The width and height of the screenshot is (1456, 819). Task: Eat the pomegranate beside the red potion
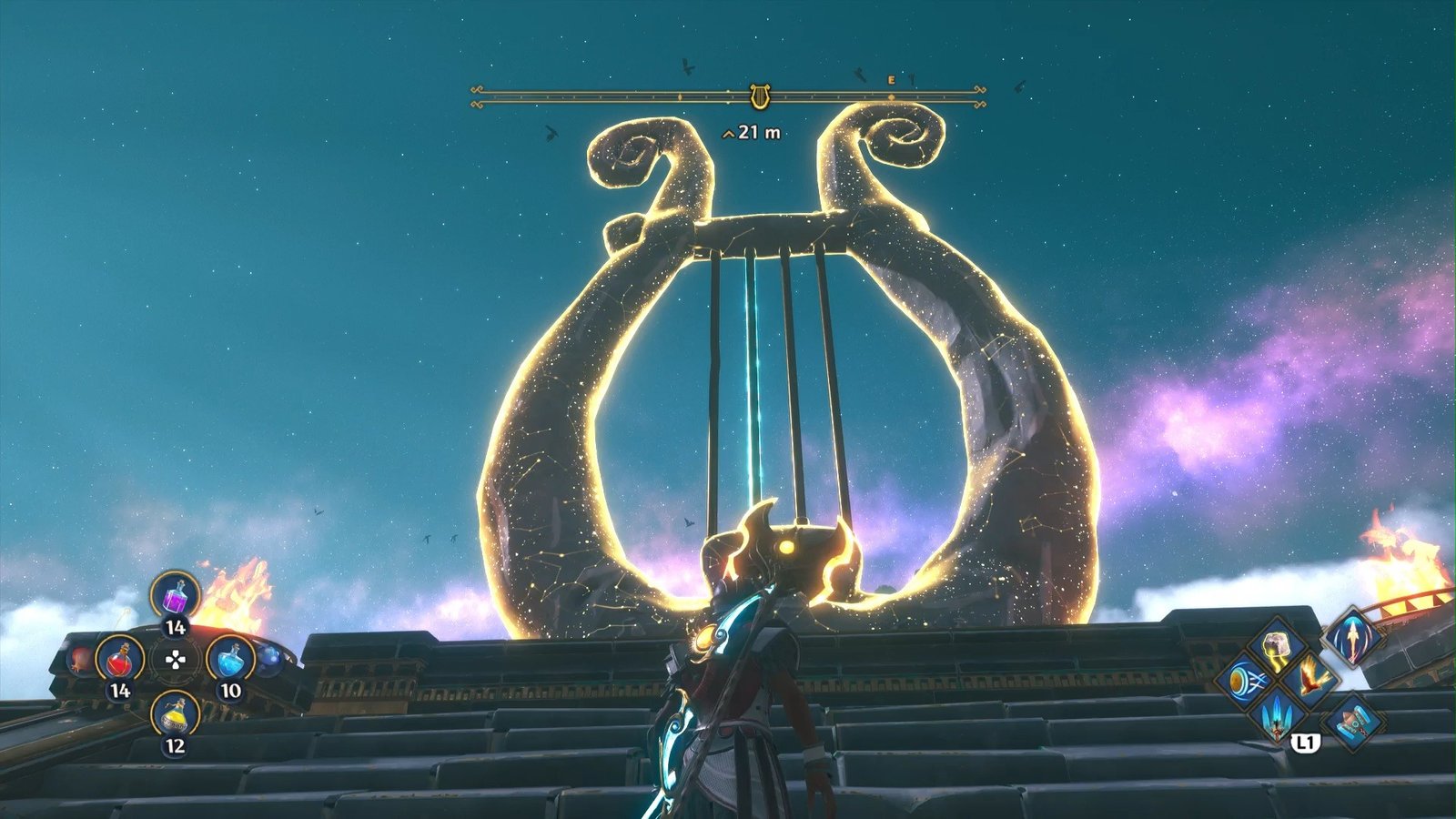click(80, 659)
